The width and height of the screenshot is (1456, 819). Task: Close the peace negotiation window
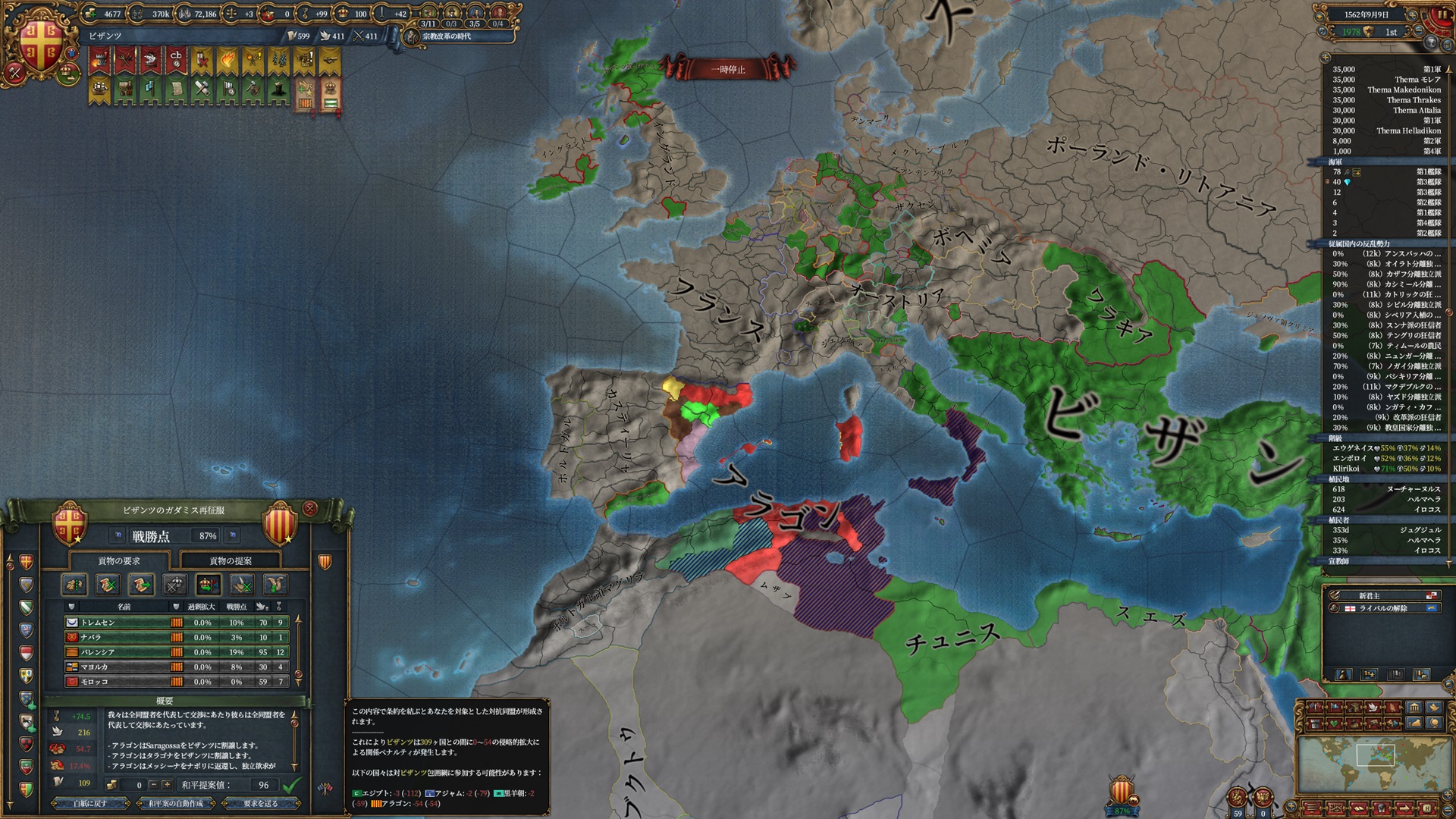click(x=309, y=508)
